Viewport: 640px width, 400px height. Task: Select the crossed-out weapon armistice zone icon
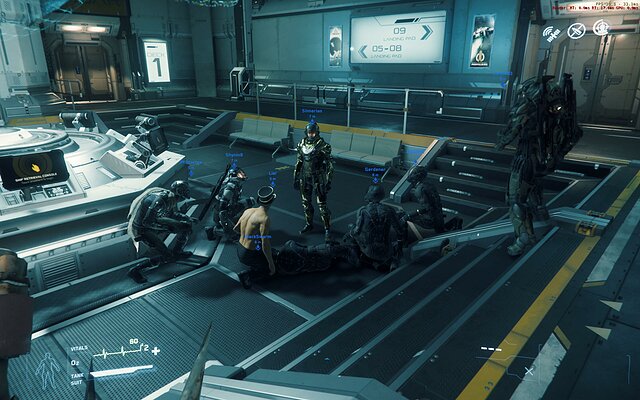click(576, 30)
